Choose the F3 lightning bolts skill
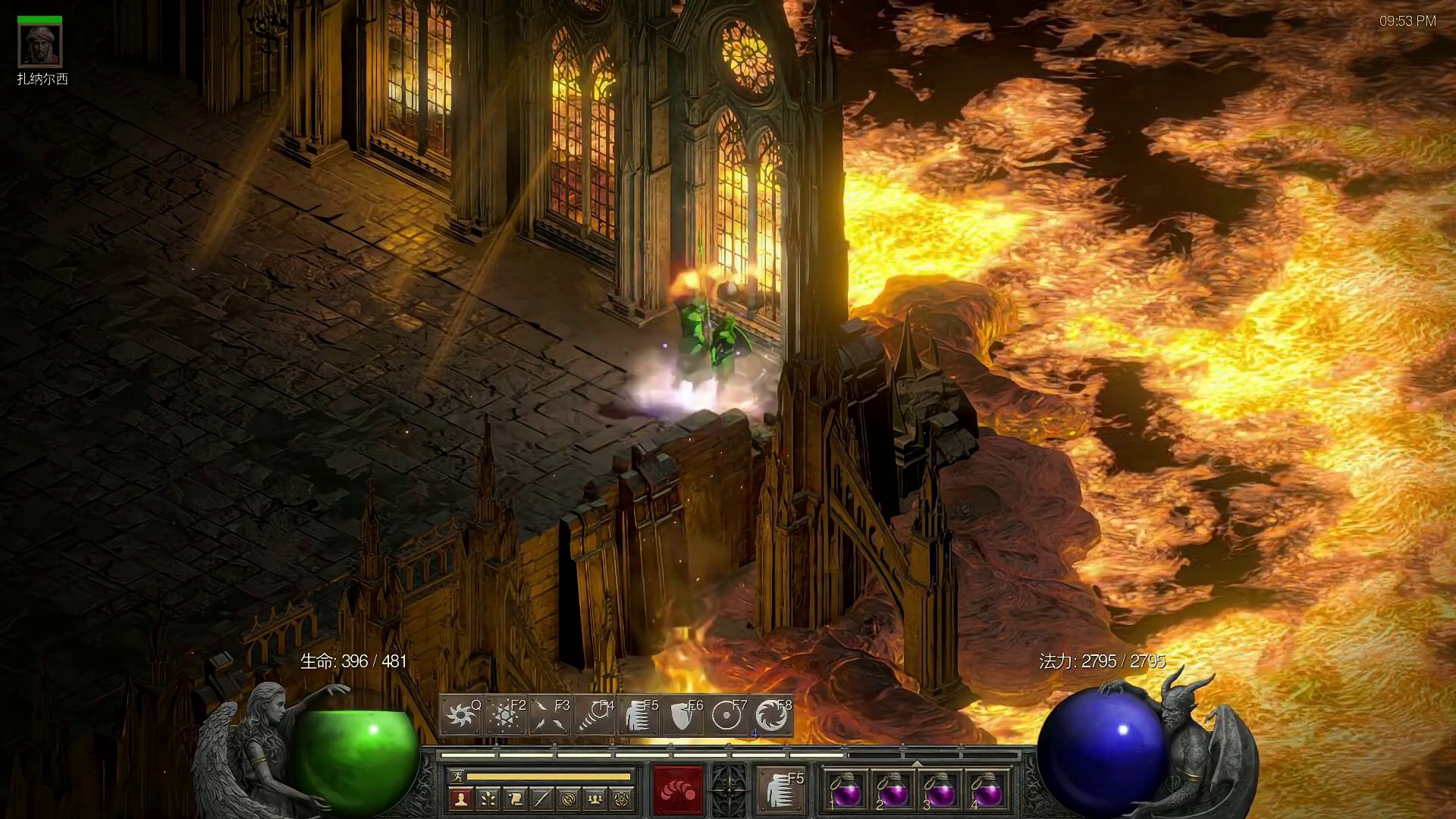This screenshot has height=819, width=1456. point(549,715)
